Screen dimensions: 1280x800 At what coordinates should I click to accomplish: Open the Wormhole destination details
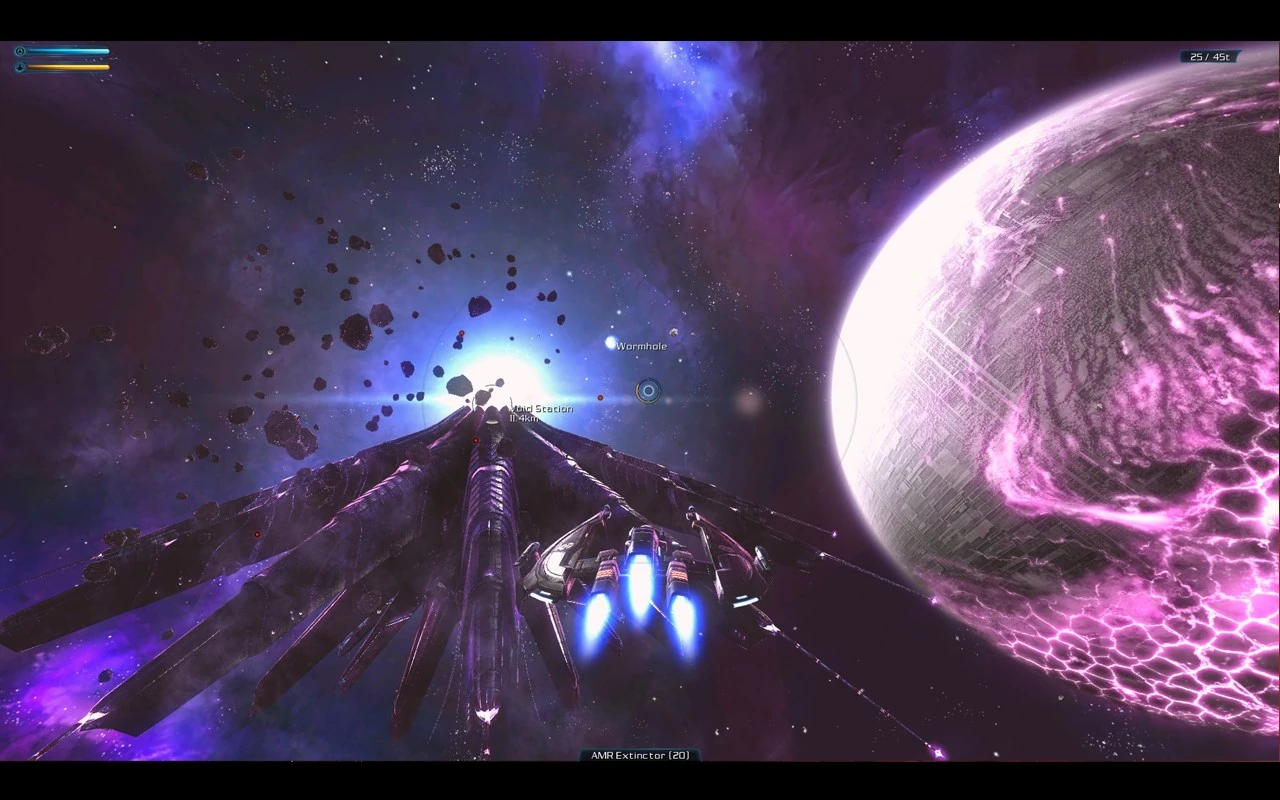pos(642,346)
